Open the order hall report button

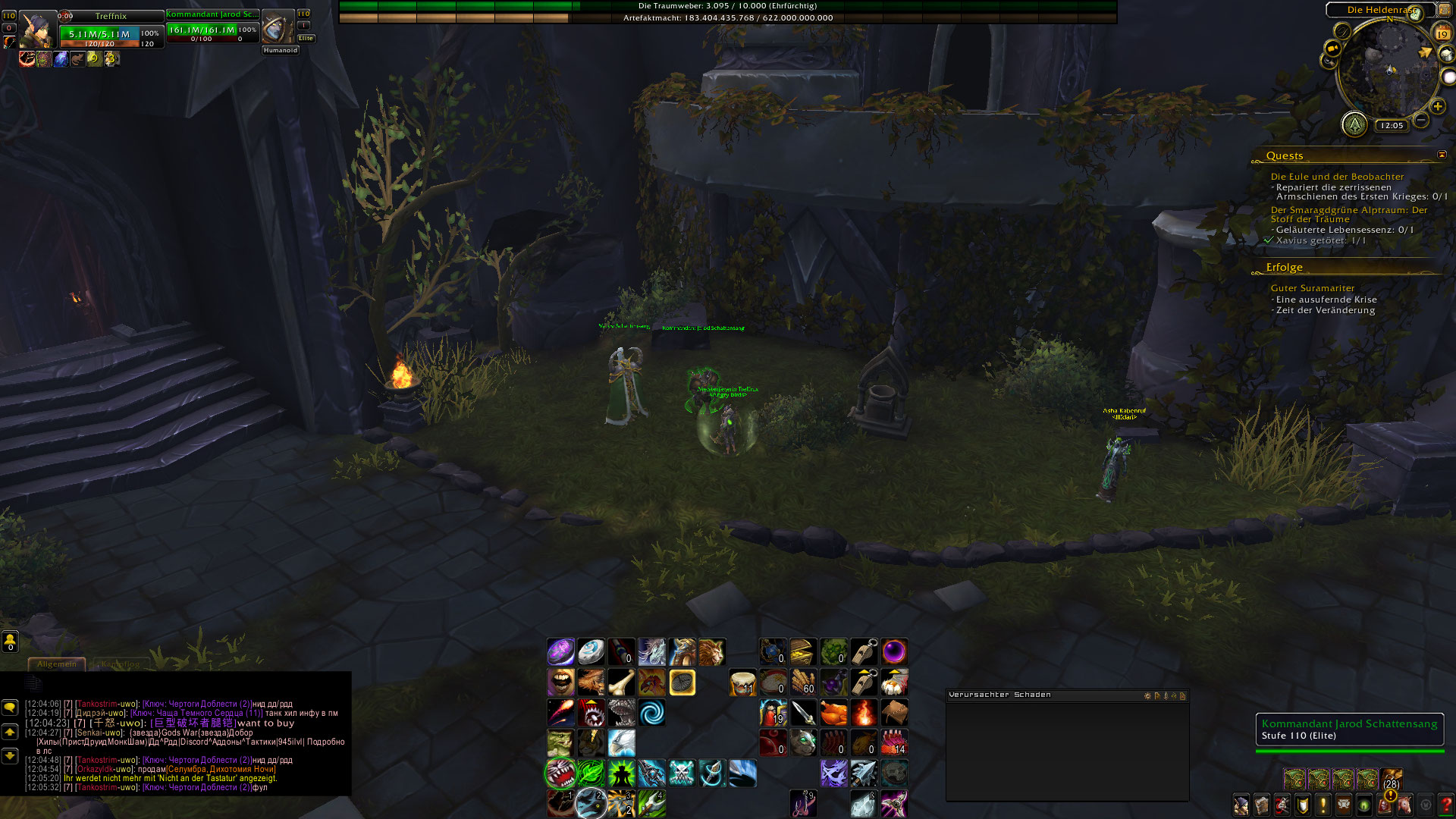[x=1354, y=124]
